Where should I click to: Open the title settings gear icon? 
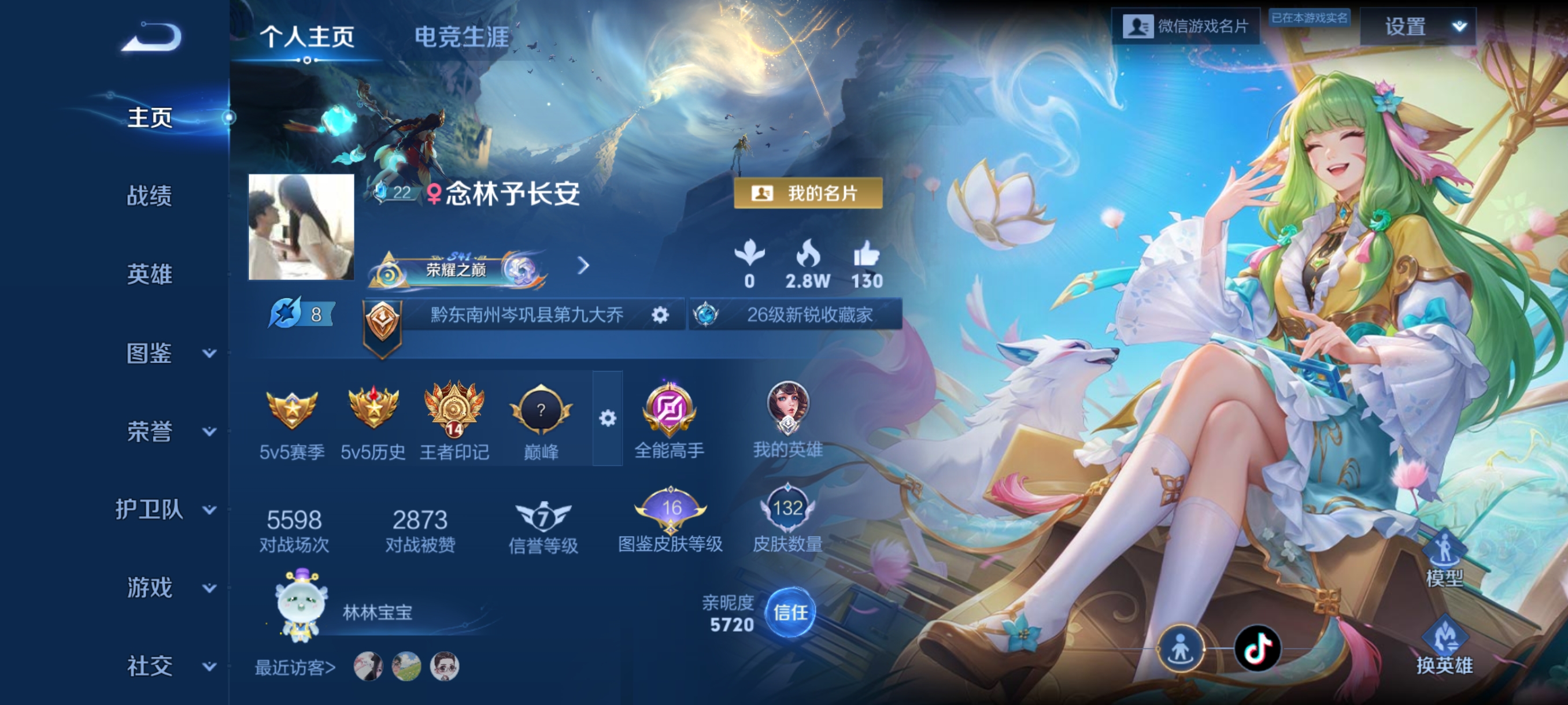[x=660, y=315]
